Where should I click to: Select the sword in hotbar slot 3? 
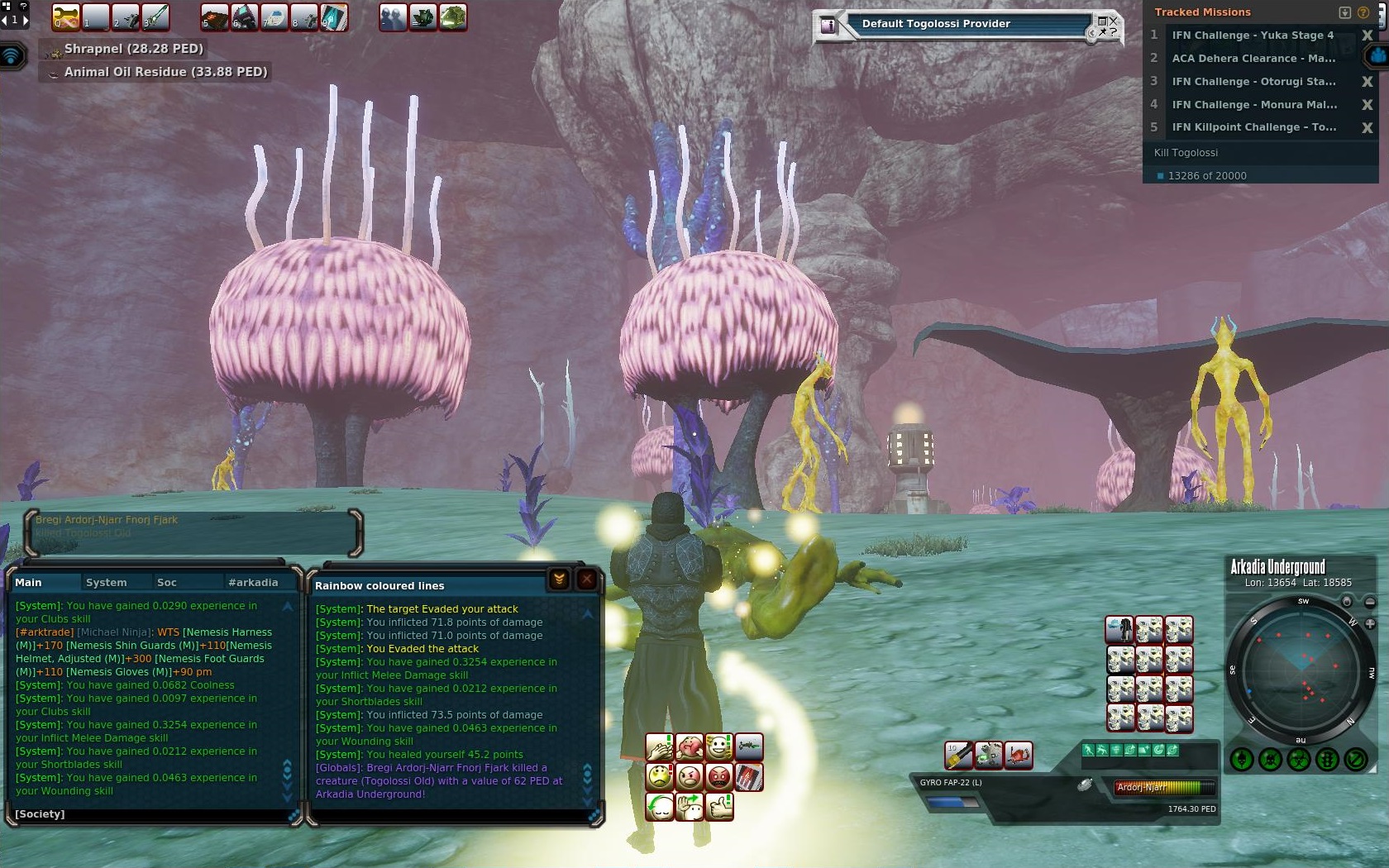[155, 17]
